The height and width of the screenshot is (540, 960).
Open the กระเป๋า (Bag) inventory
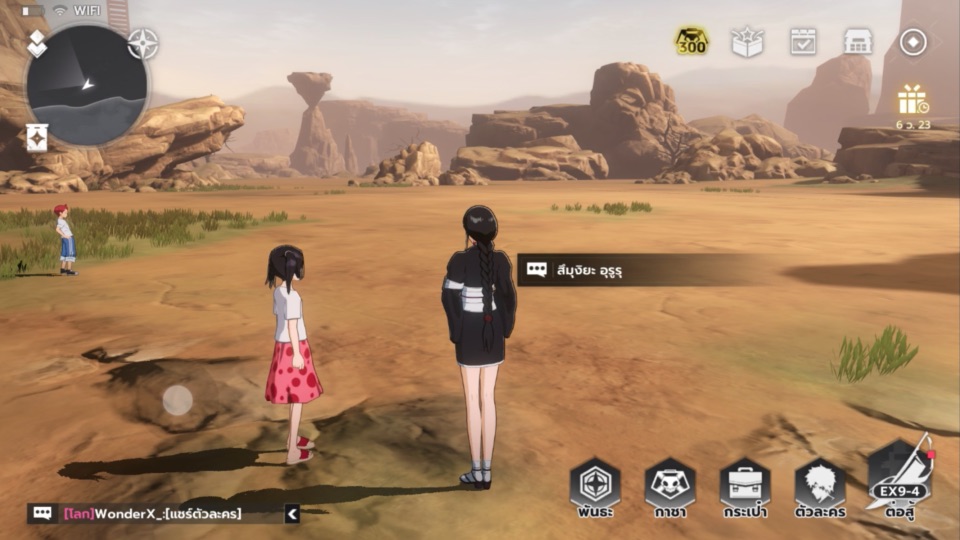745,487
